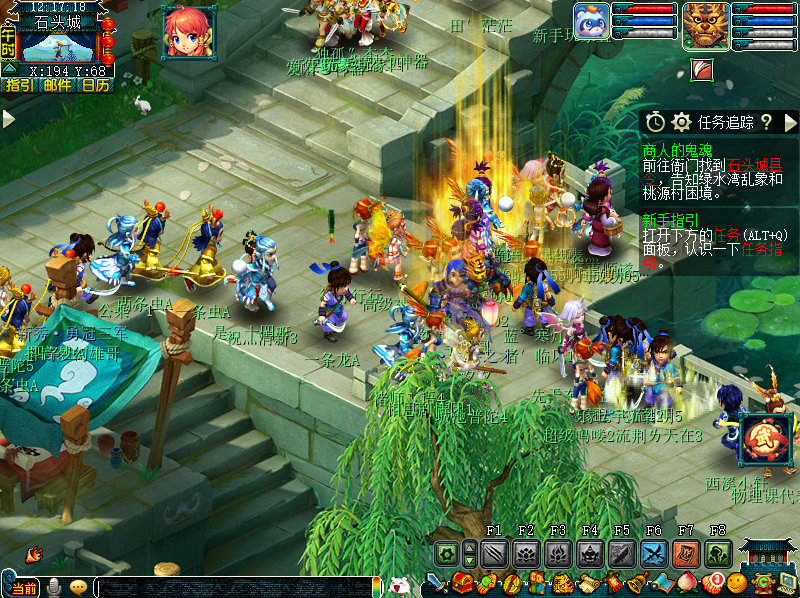Viewport: 800px width, 598px height.
Task: Select the red-haired girl portrait
Action: [188, 32]
